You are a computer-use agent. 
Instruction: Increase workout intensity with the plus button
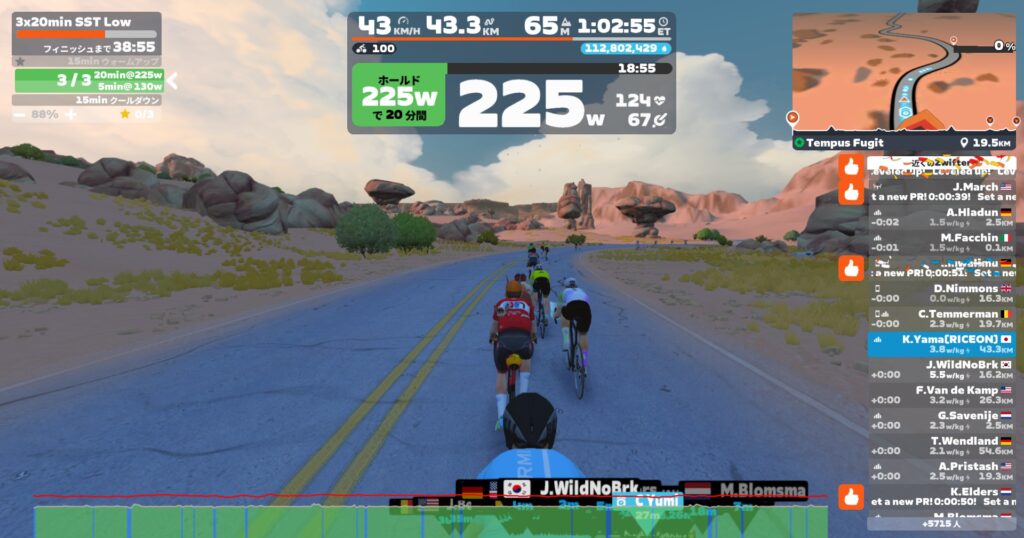70,115
